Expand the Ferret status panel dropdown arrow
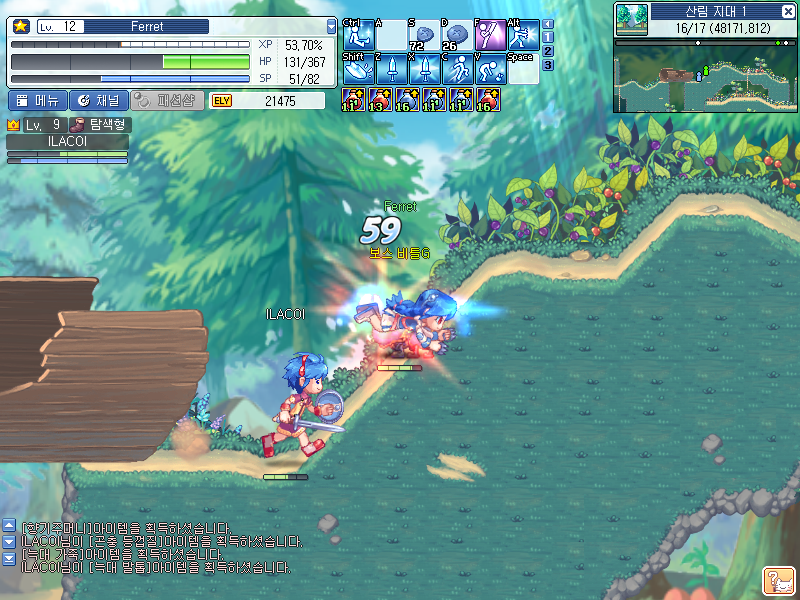 [x=332, y=27]
